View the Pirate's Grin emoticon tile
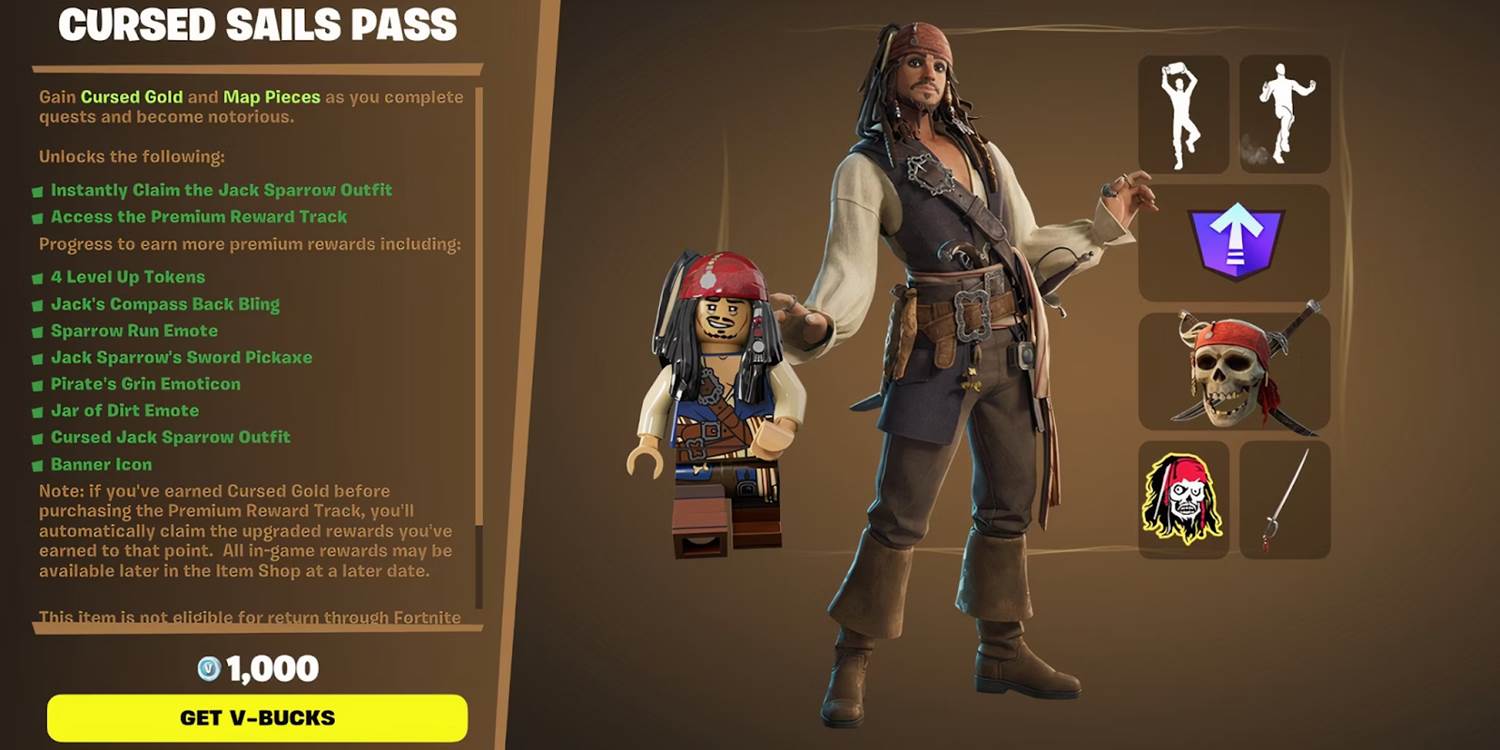This screenshot has width=1500, height=750. [1183, 500]
